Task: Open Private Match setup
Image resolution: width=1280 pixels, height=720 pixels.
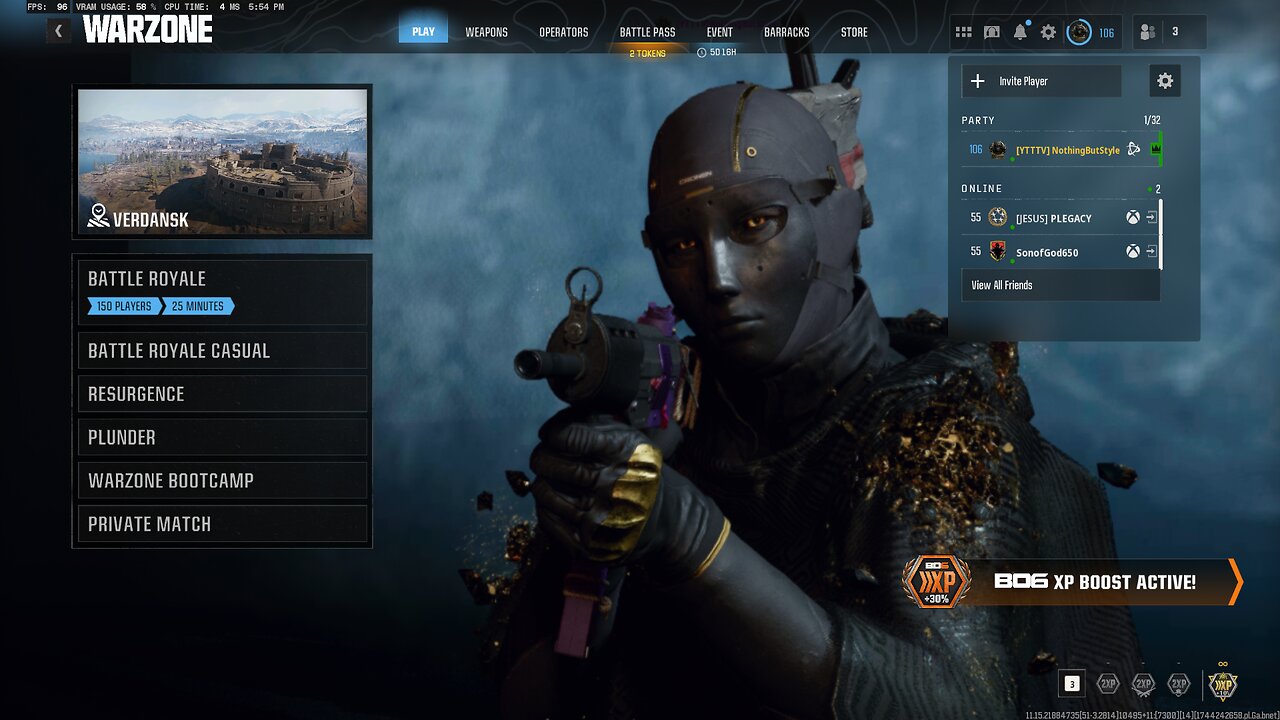Action: (221, 524)
